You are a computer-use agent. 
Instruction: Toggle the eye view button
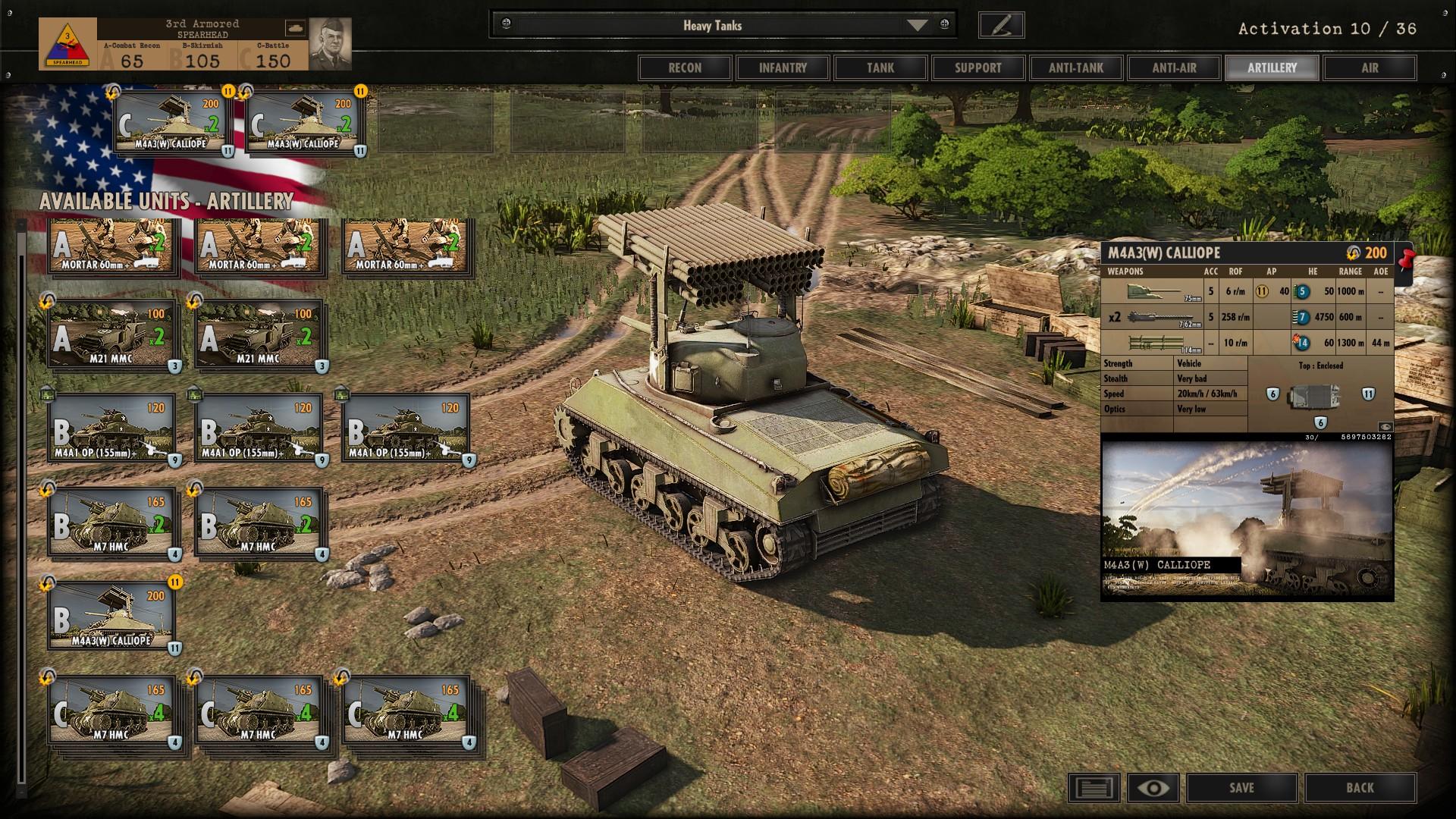tap(1153, 788)
